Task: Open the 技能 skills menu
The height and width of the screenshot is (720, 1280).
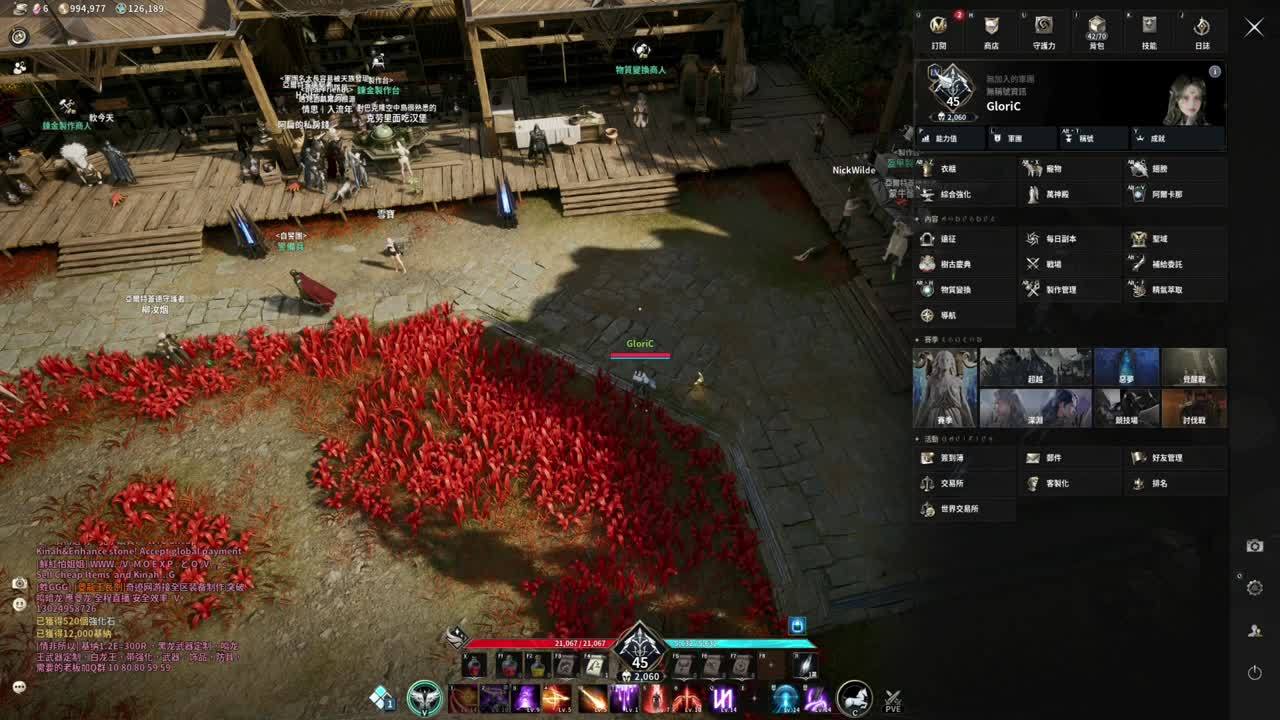Action: [x=1149, y=31]
